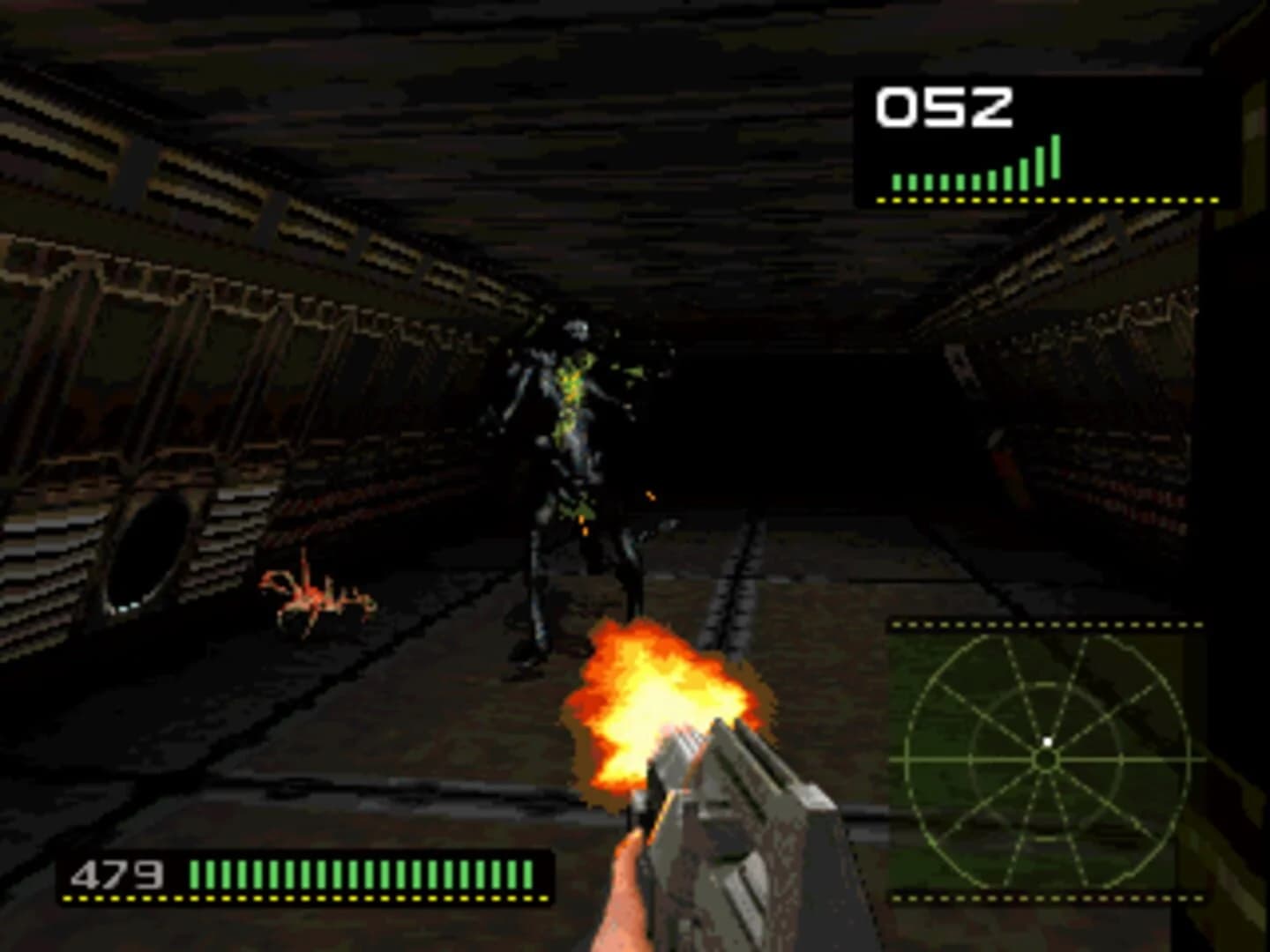This screenshot has height=952, width=1270.
Task: Click the tallest bar of the ammo gauge
Action: pyautogui.click(x=1055, y=159)
